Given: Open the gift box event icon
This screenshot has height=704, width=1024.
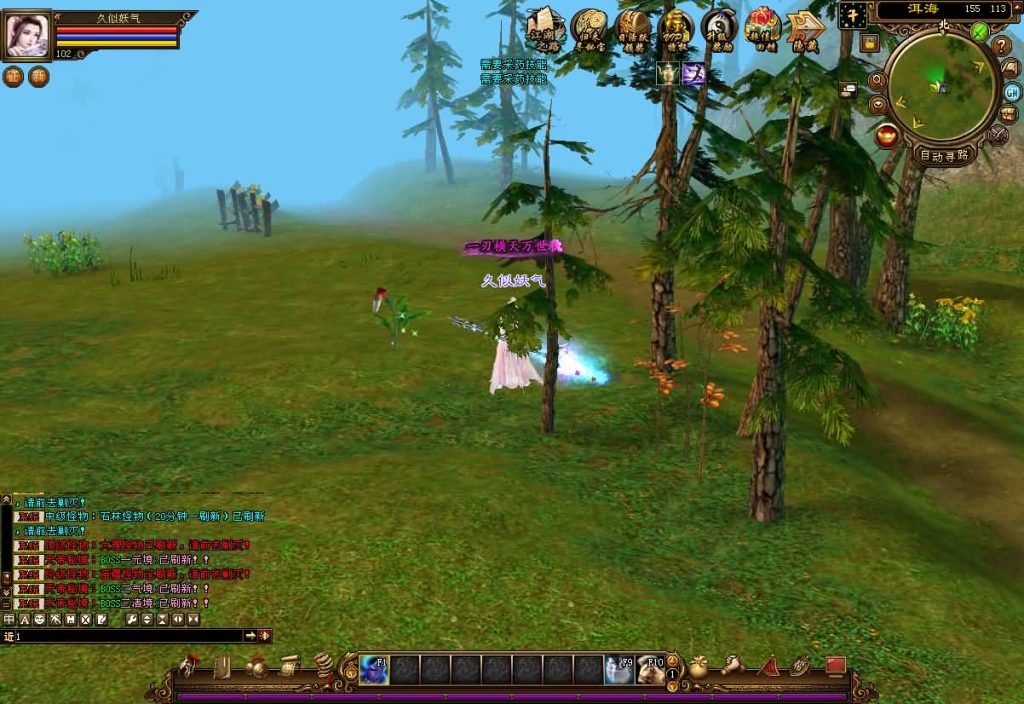Looking at the screenshot, I should point(762,28).
